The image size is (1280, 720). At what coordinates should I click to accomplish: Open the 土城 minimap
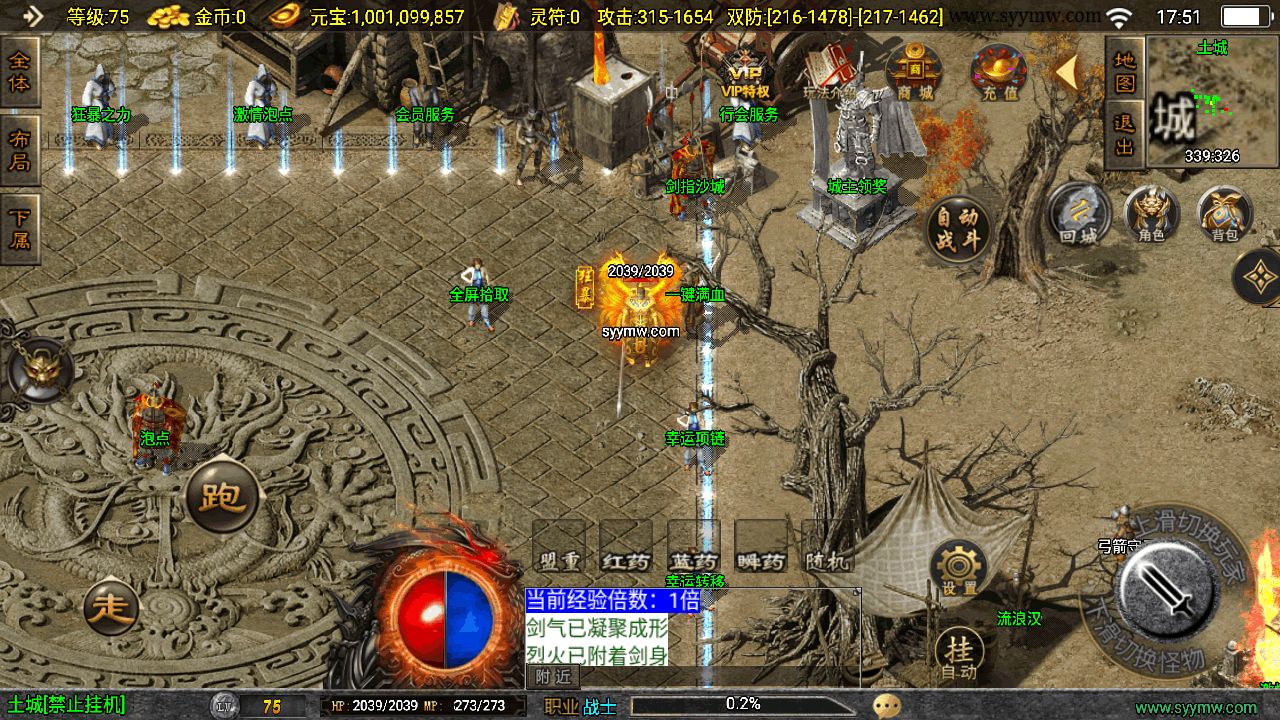pyautogui.click(x=1212, y=102)
